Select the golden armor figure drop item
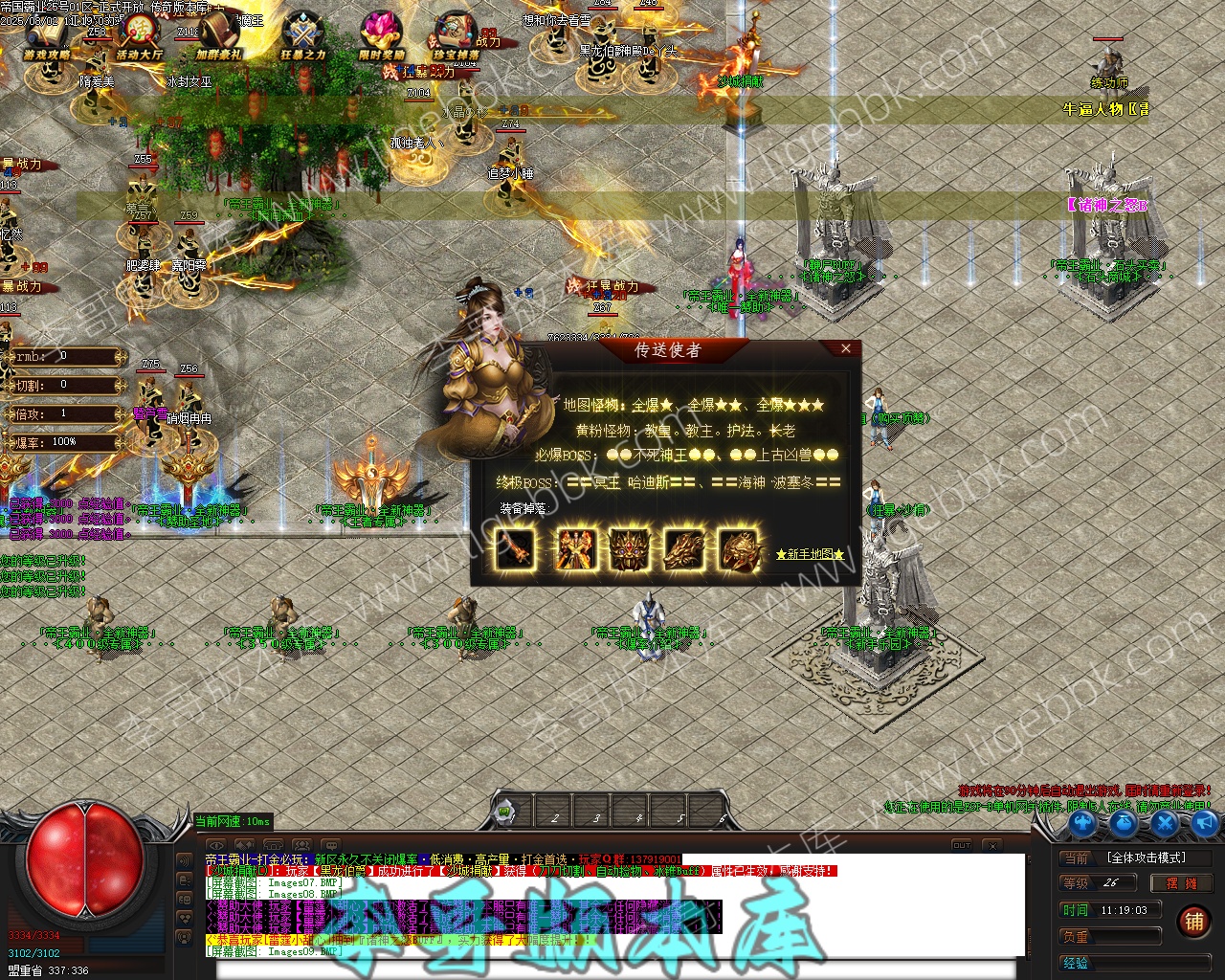The width and height of the screenshot is (1225, 980). (576, 549)
